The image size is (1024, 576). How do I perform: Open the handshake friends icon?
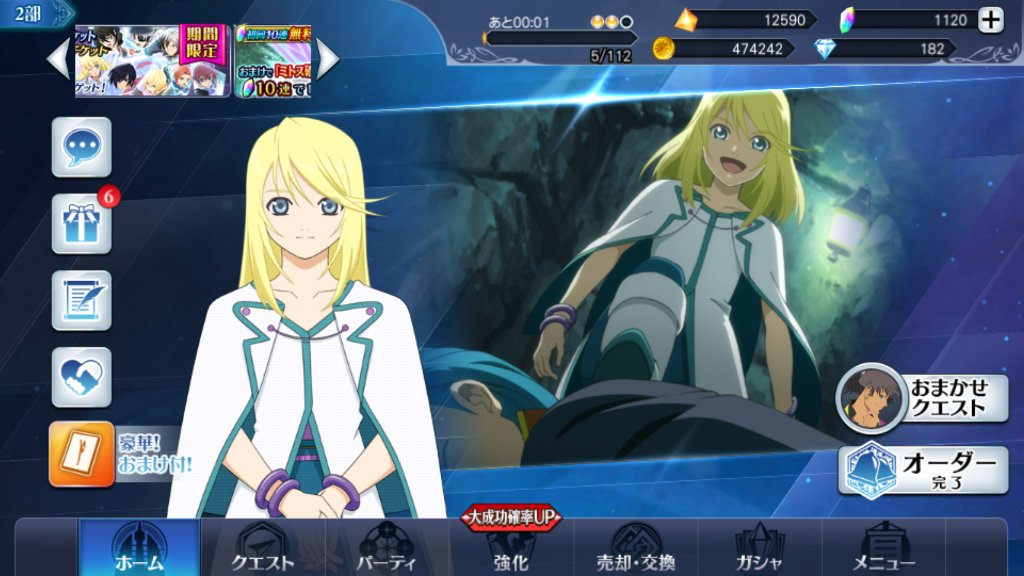pos(81,376)
